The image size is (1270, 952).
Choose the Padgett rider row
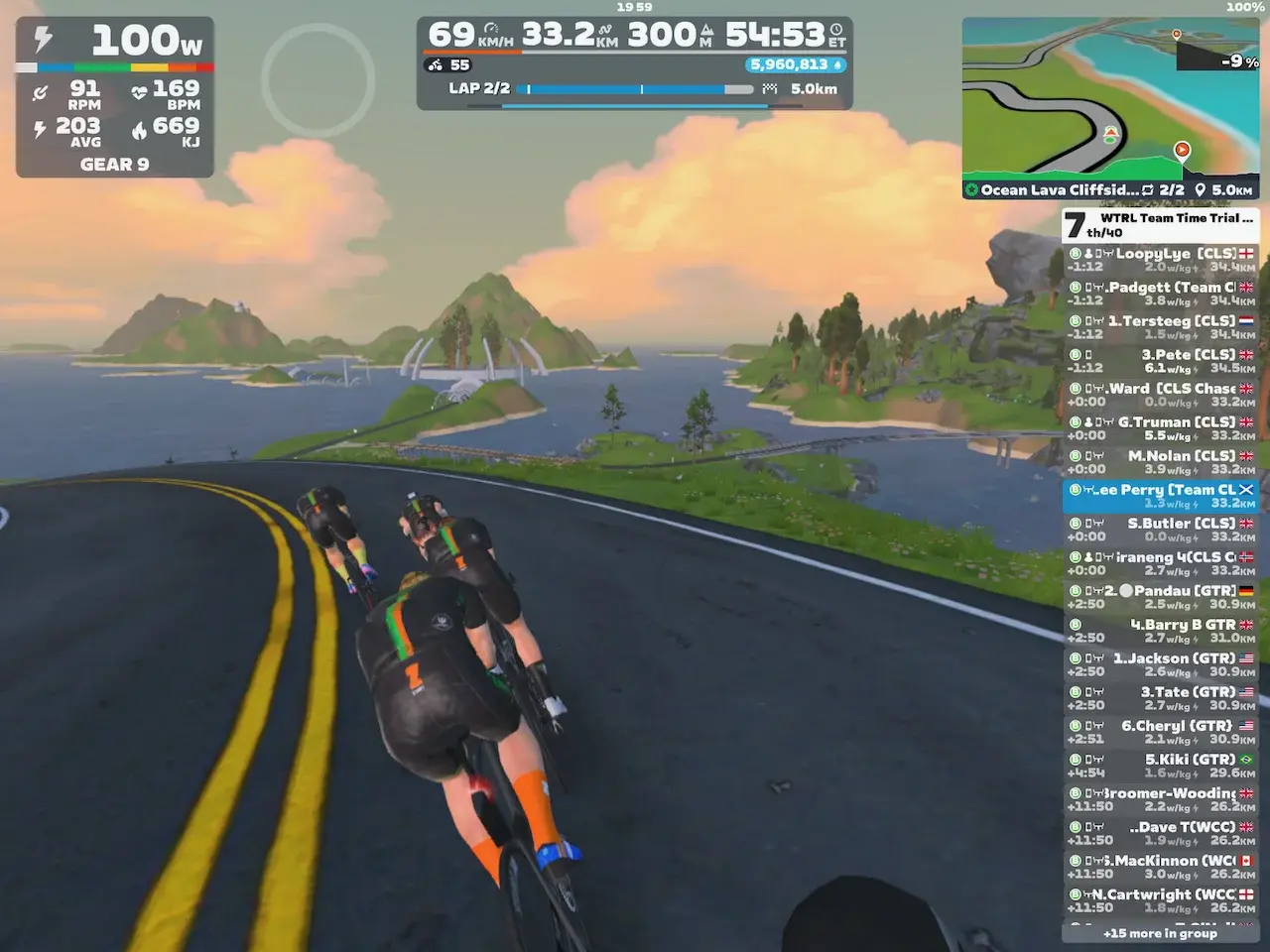[1161, 294]
